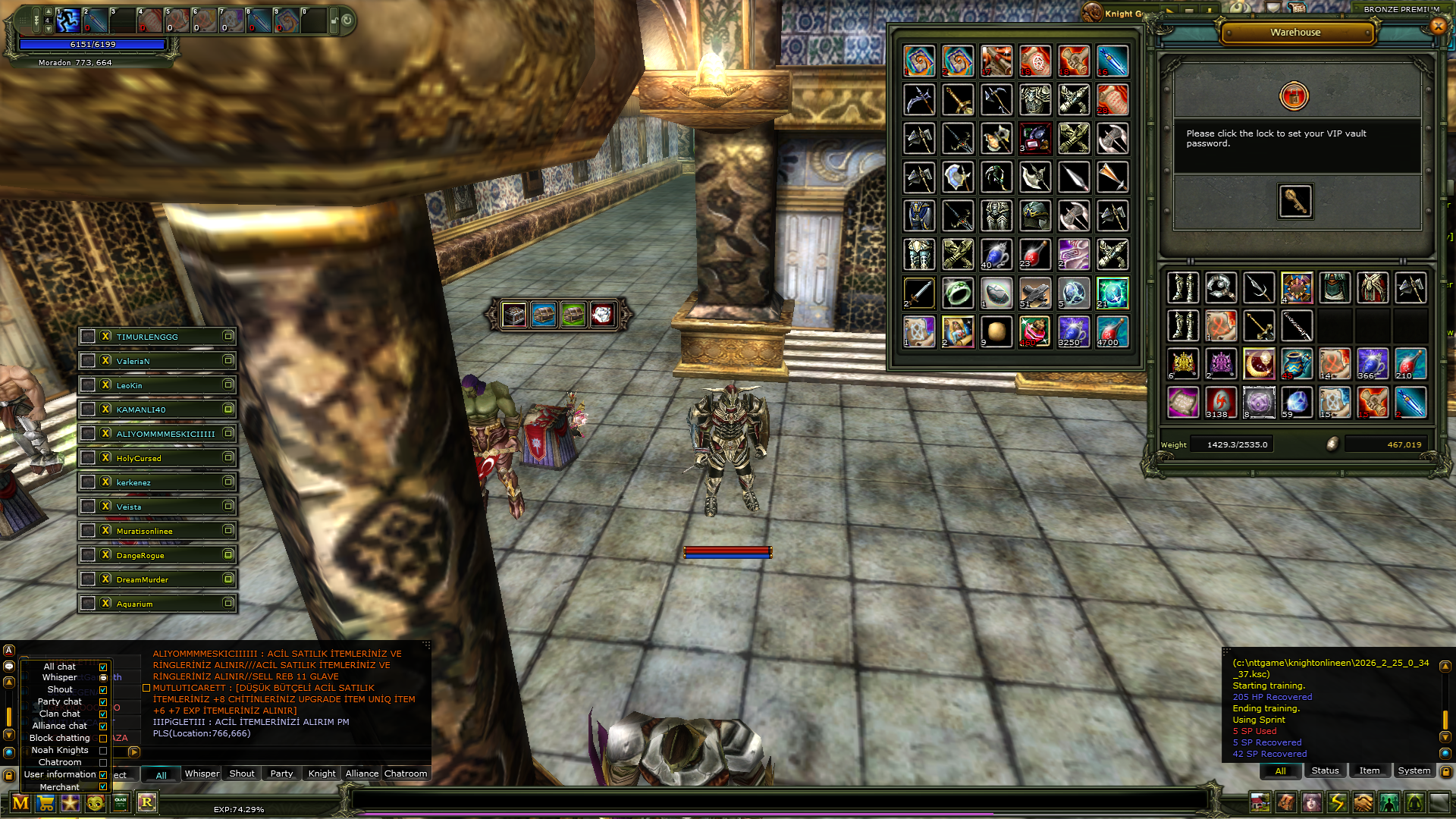This screenshot has width=1456, height=819.
Task: Click the VIP vault padlock icon
Action: click(x=1294, y=96)
